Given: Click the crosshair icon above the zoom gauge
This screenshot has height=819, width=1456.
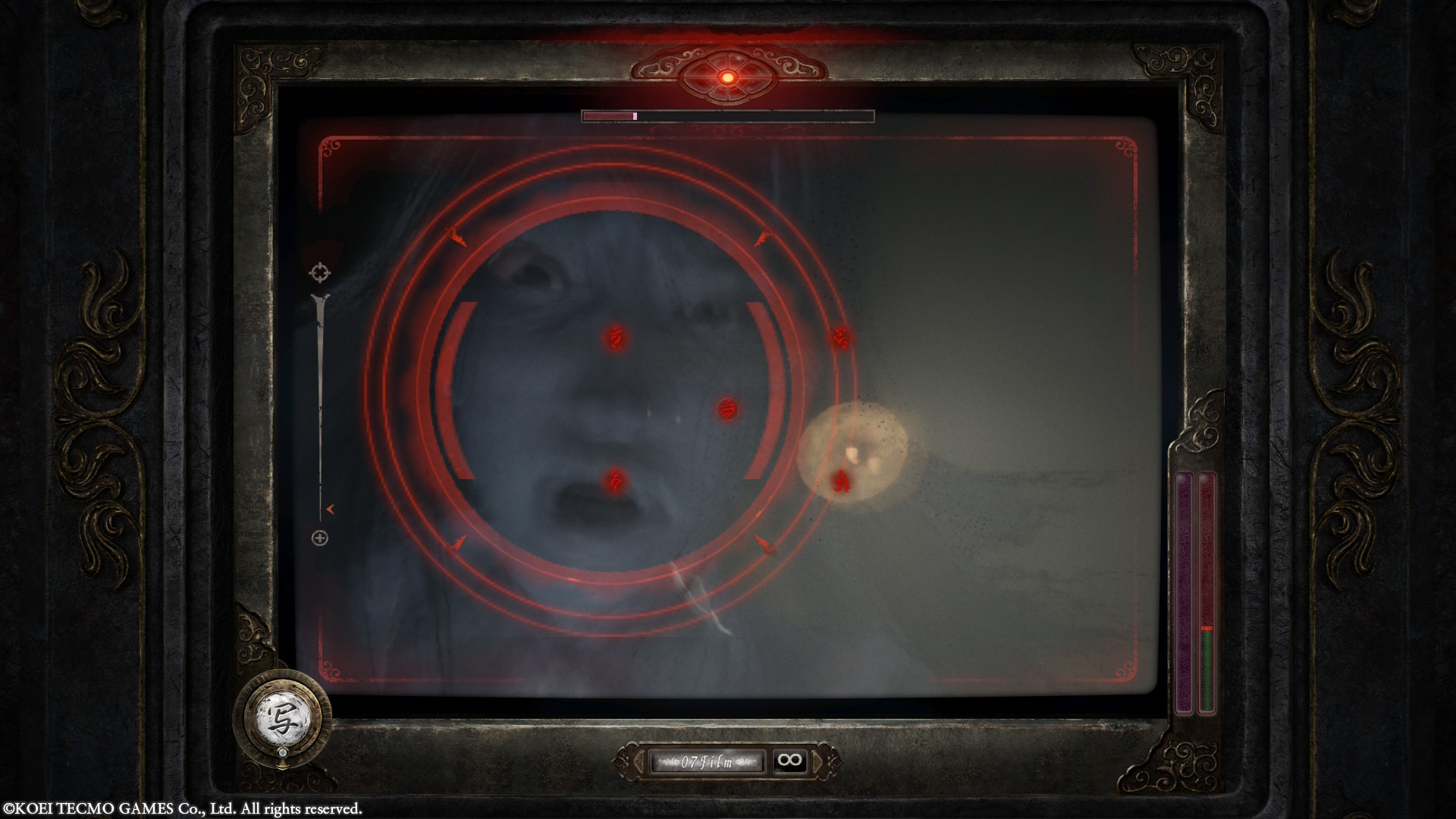Looking at the screenshot, I should pyautogui.click(x=322, y=271).
